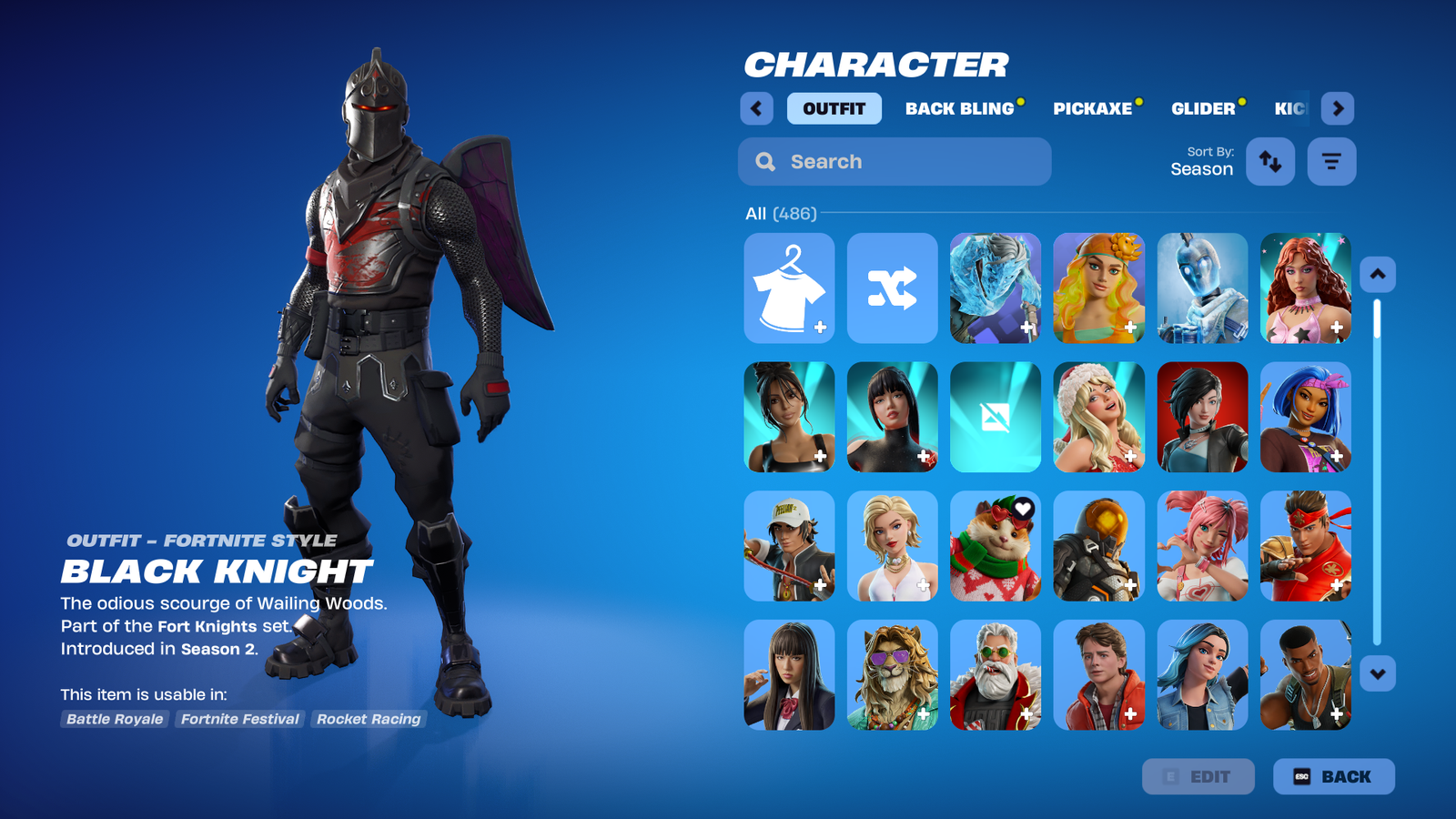Shuffle to a random outfit
Screen dimensions: 1456x819
(892, 288)
